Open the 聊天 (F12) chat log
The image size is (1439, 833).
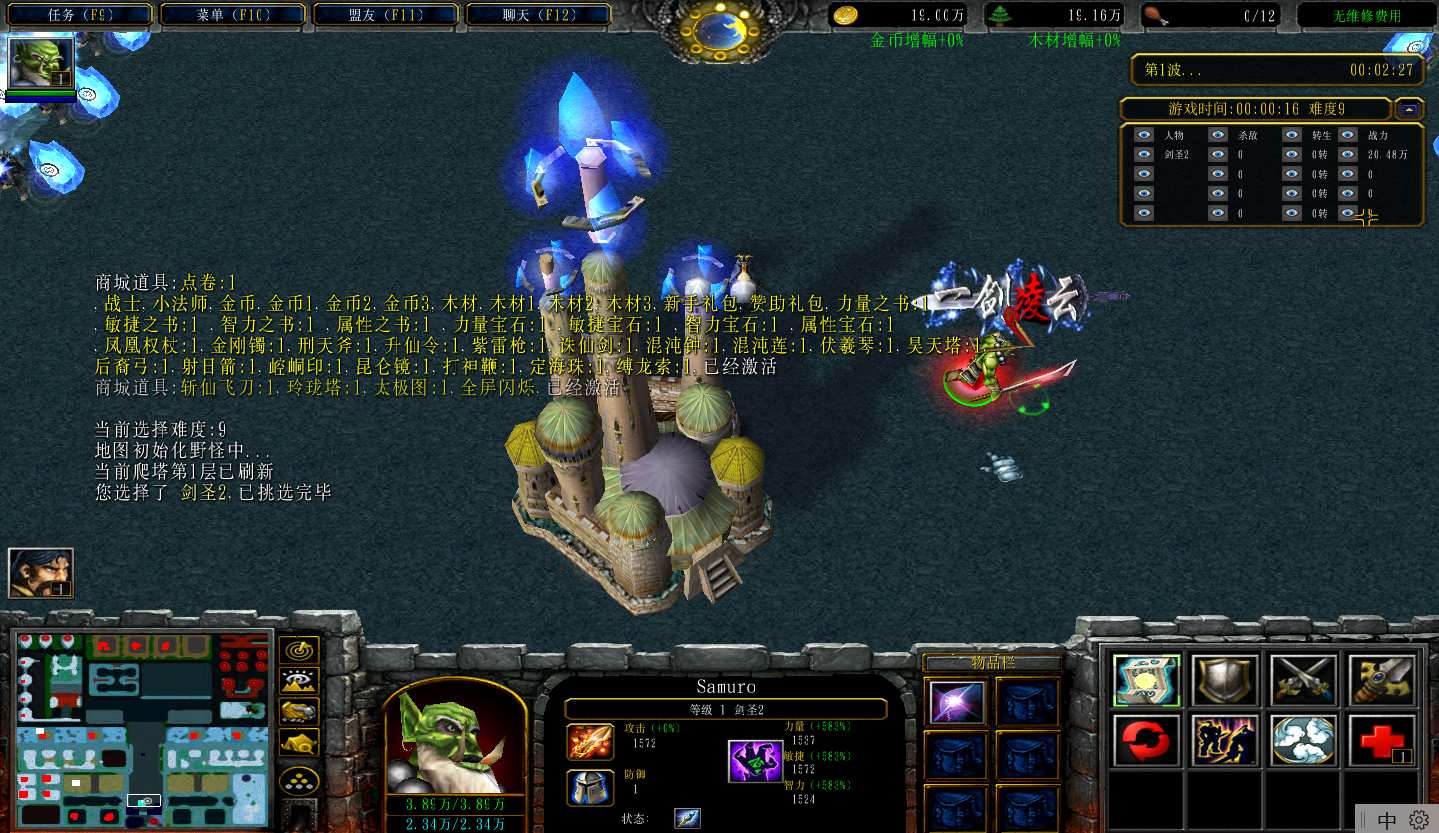(x=538, y=15)
